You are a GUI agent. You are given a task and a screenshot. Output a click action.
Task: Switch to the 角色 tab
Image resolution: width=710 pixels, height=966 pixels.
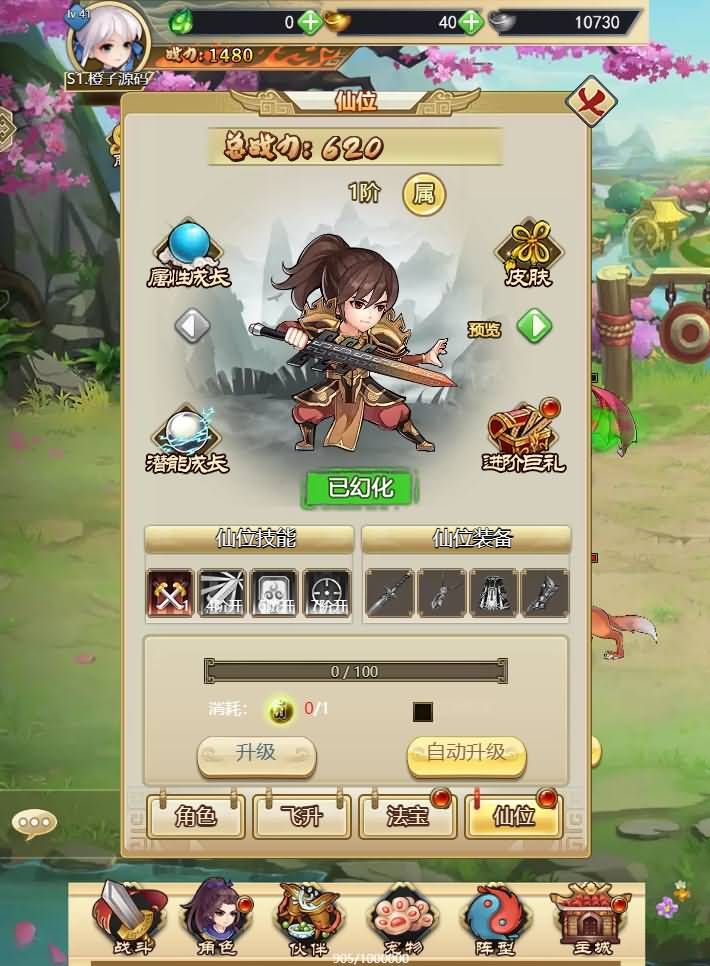(x=196, y=816)
